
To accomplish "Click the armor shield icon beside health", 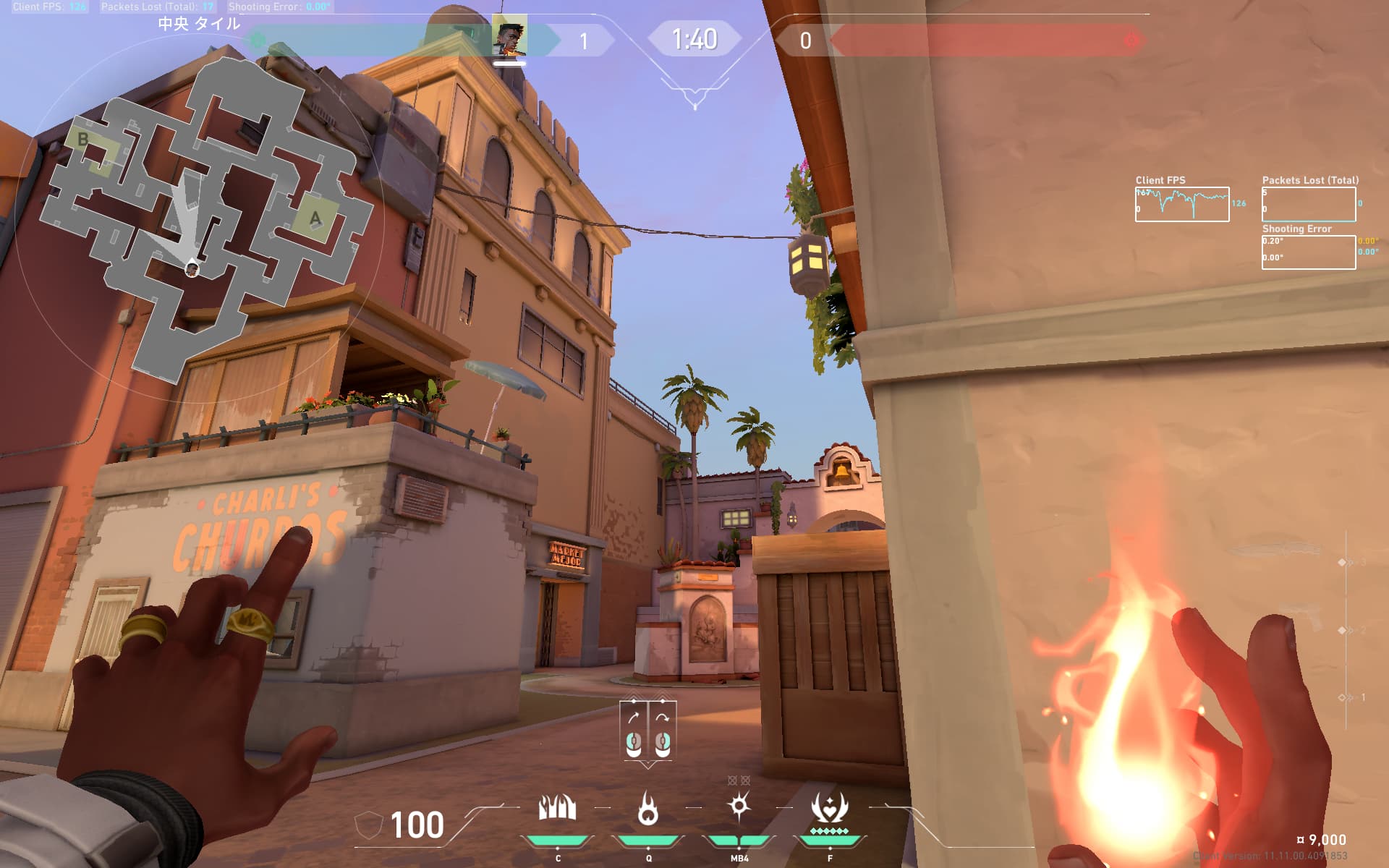I will pyautogui.click(x=368, y=826).
